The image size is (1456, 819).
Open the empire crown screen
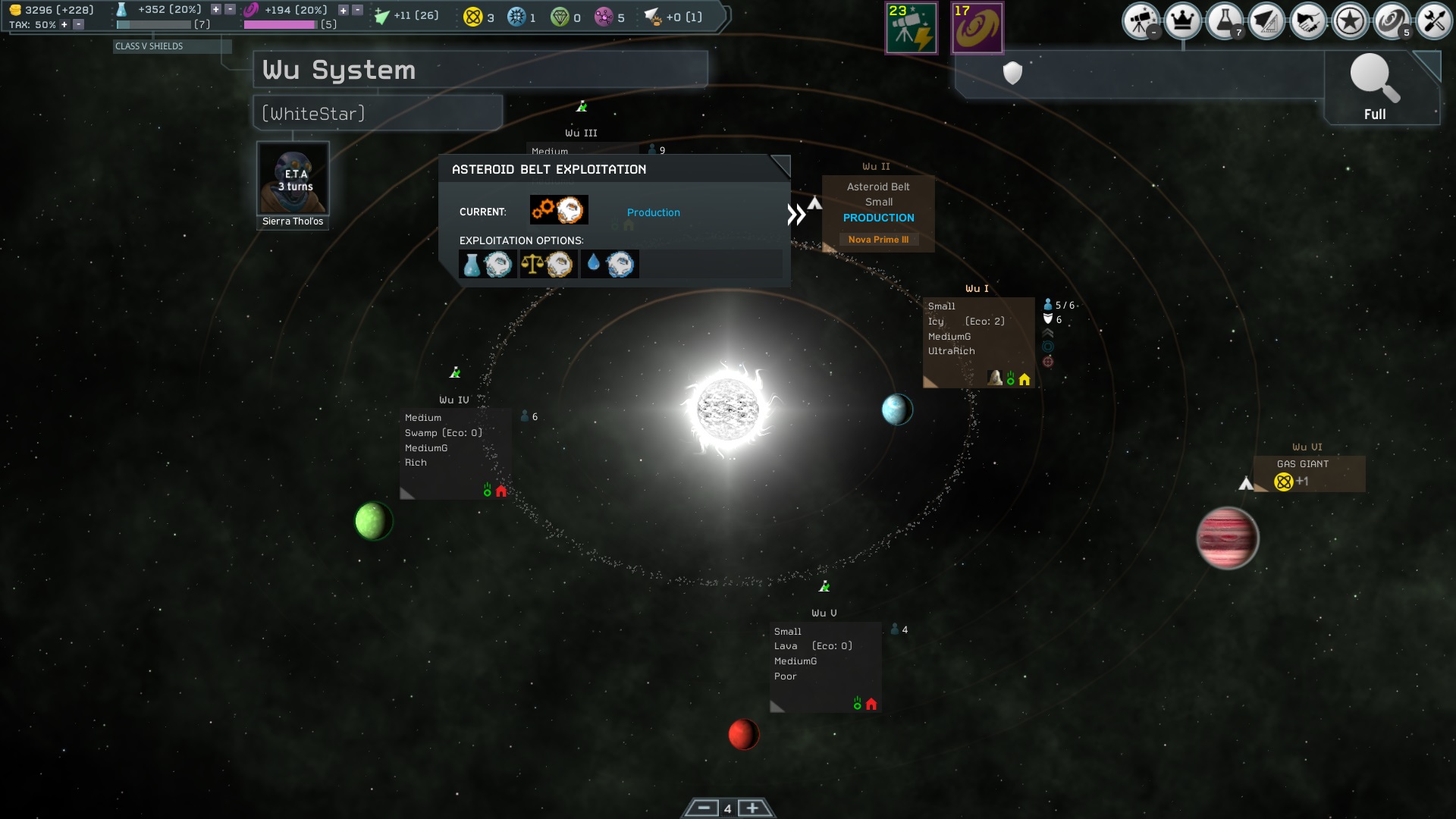coord(1182,21)
